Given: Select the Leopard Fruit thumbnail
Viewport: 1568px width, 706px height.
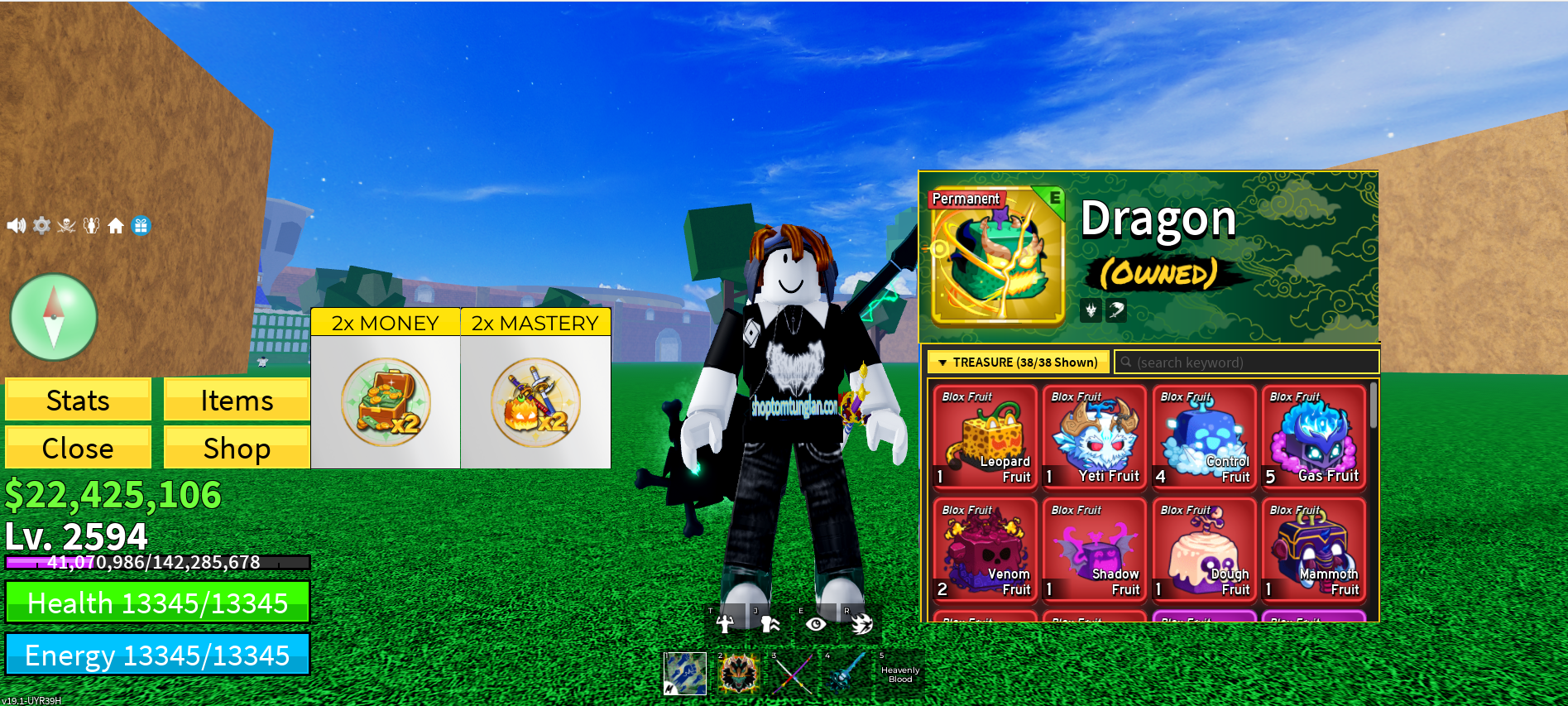Looking at the screenshot, I should [984, 436].
